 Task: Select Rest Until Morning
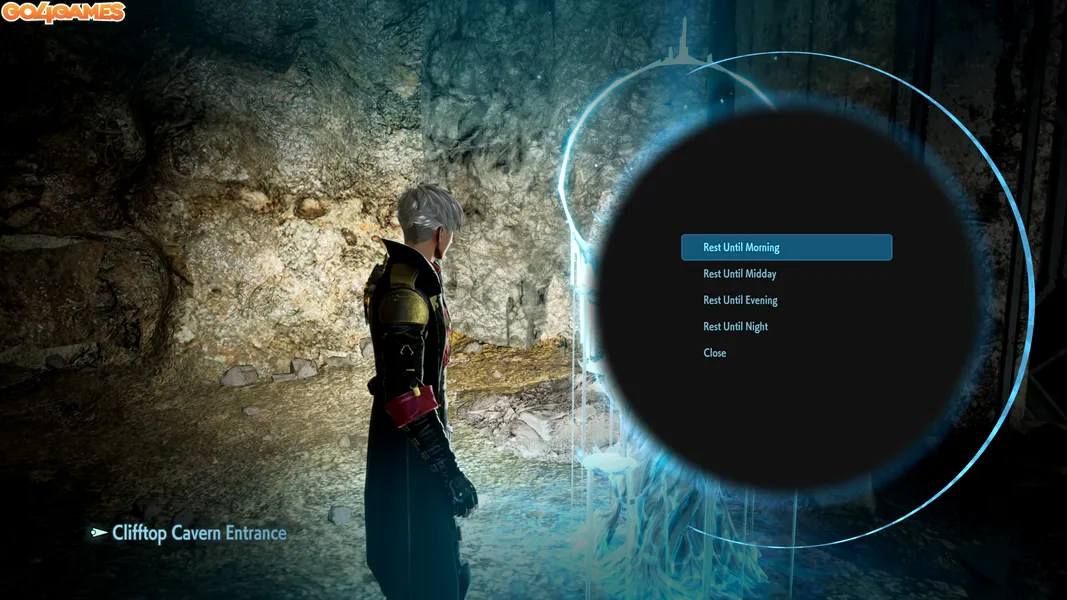[741, 247]
